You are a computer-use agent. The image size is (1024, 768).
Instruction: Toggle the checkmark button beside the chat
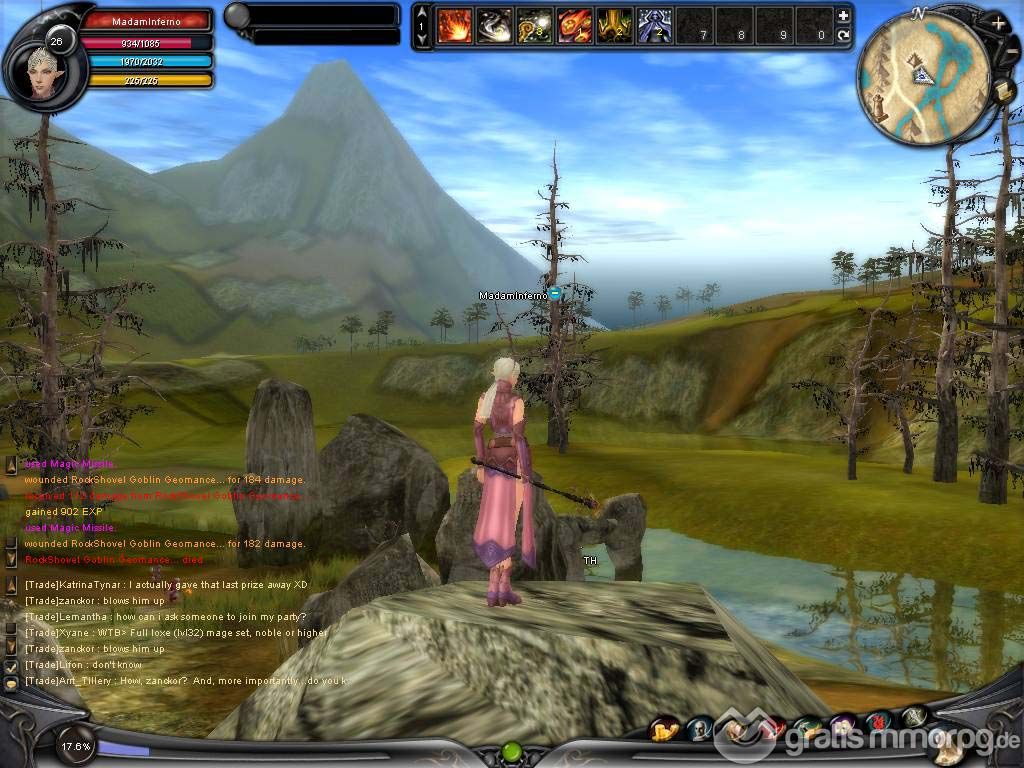click(11, 665)
